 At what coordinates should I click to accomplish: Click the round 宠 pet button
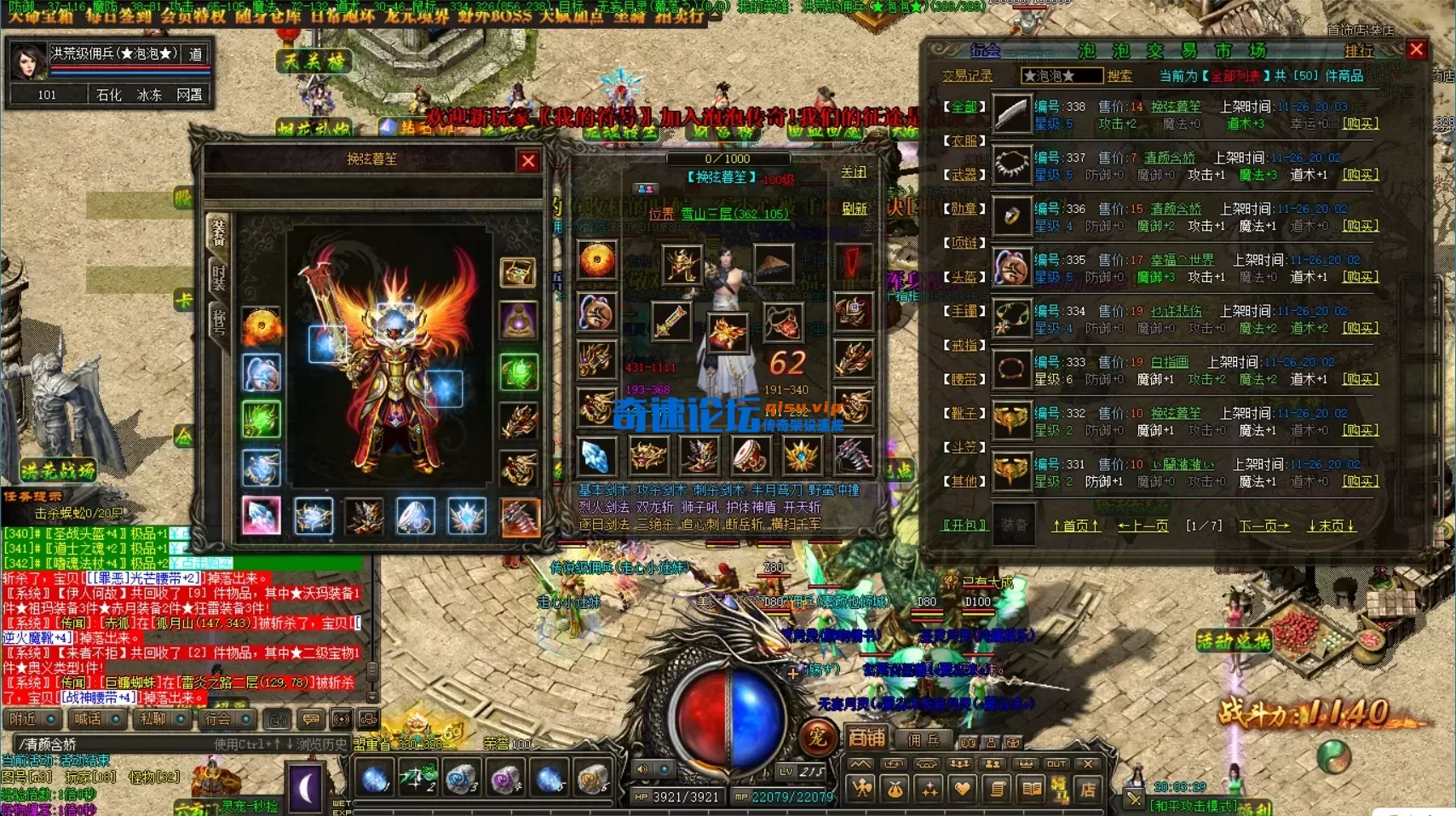pyautogui.click(x=818, y=737)
